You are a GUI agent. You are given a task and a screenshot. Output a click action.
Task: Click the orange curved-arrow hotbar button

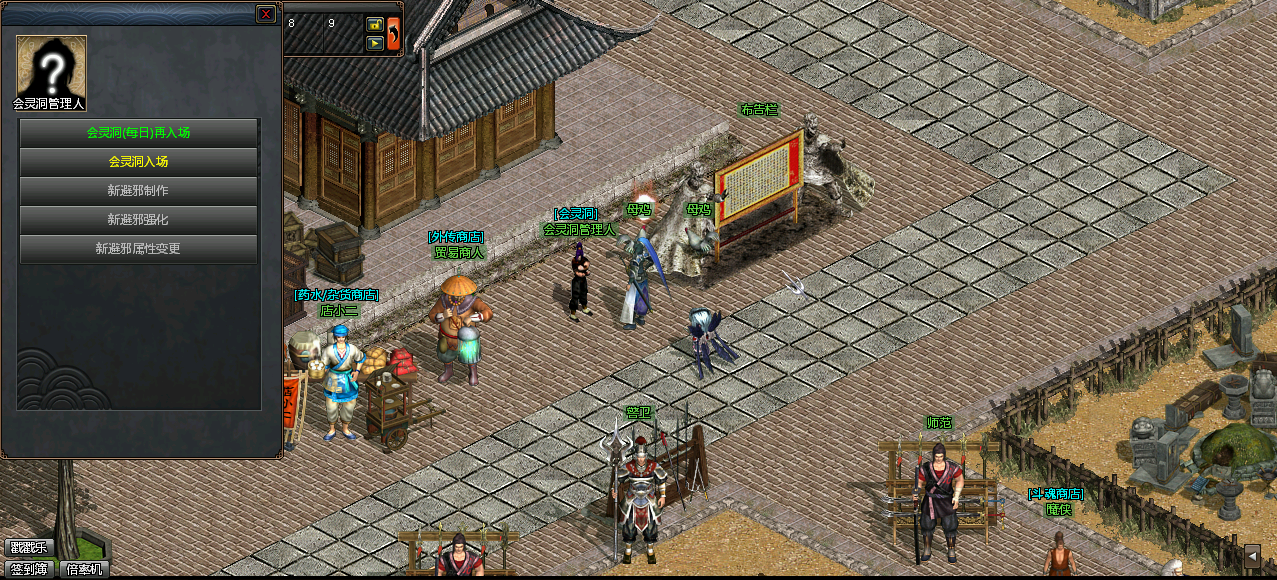pos(394,33)
